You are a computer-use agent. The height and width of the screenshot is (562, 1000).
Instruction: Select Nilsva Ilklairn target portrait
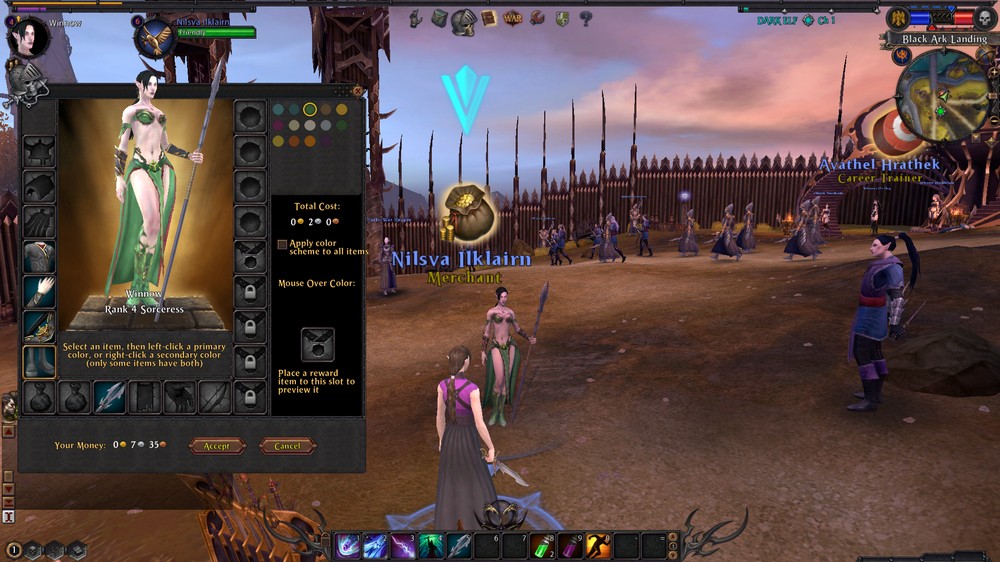155,37
